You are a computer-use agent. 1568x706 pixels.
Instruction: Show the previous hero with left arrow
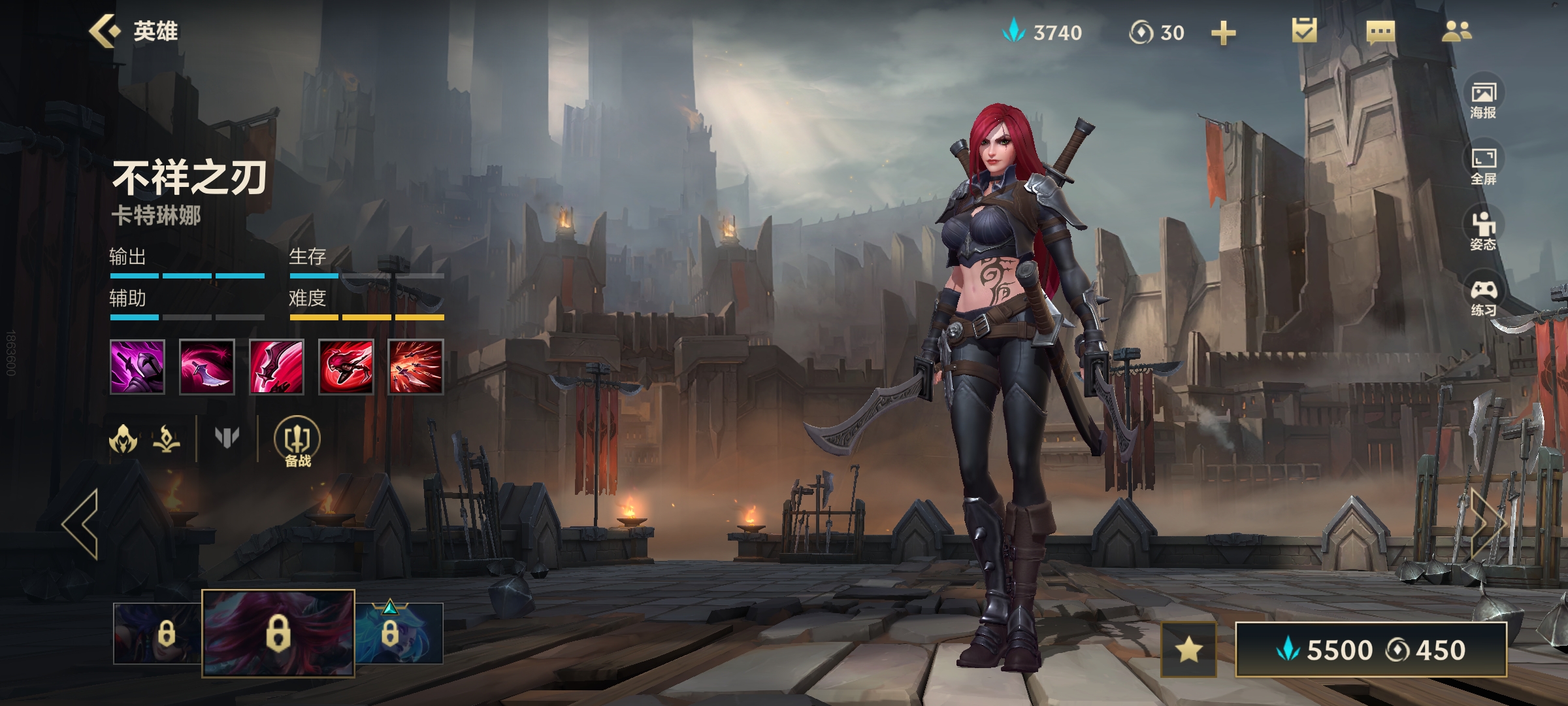click(x=81, y=524)
